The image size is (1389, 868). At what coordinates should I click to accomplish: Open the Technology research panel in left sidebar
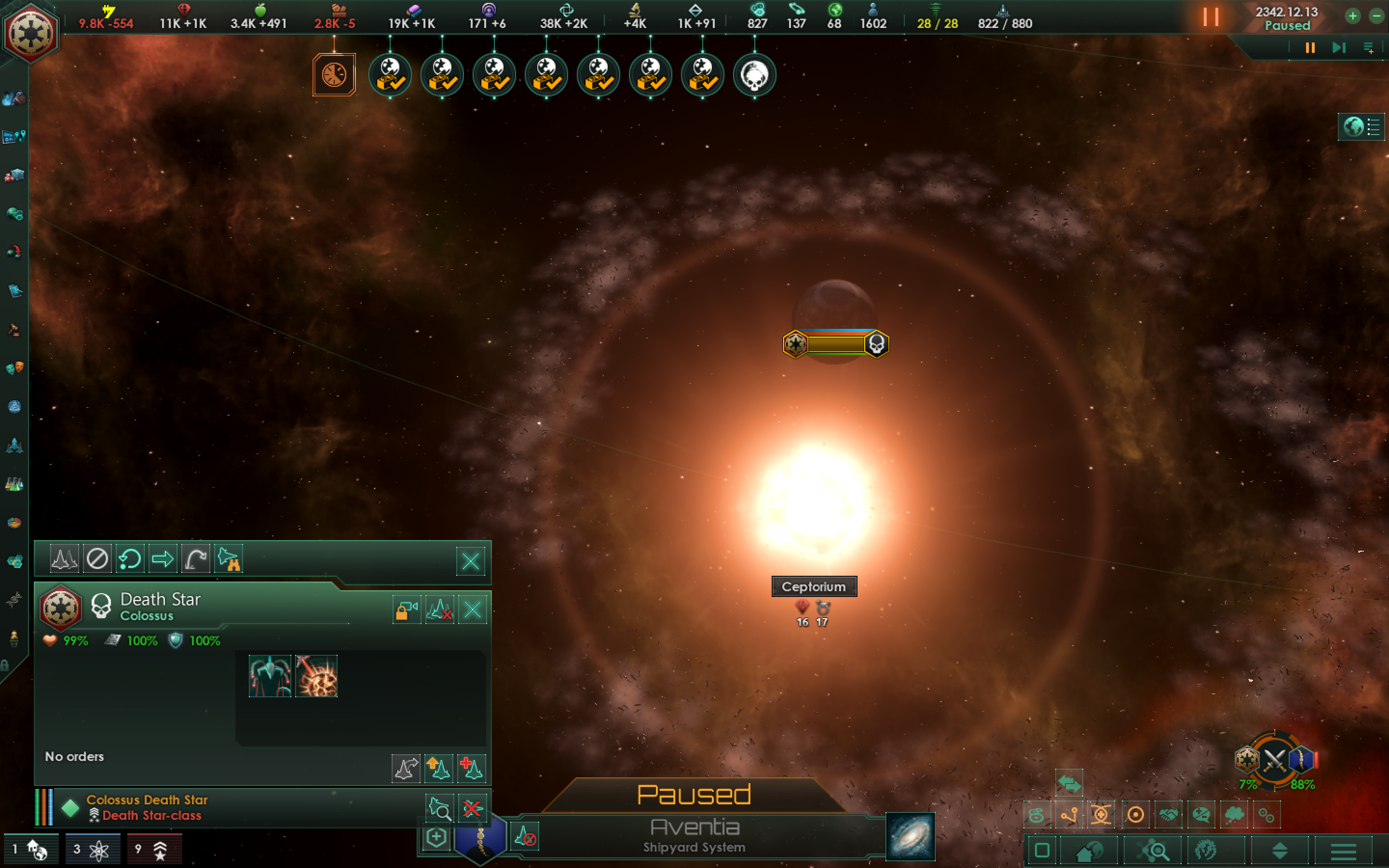pos(14,484)
